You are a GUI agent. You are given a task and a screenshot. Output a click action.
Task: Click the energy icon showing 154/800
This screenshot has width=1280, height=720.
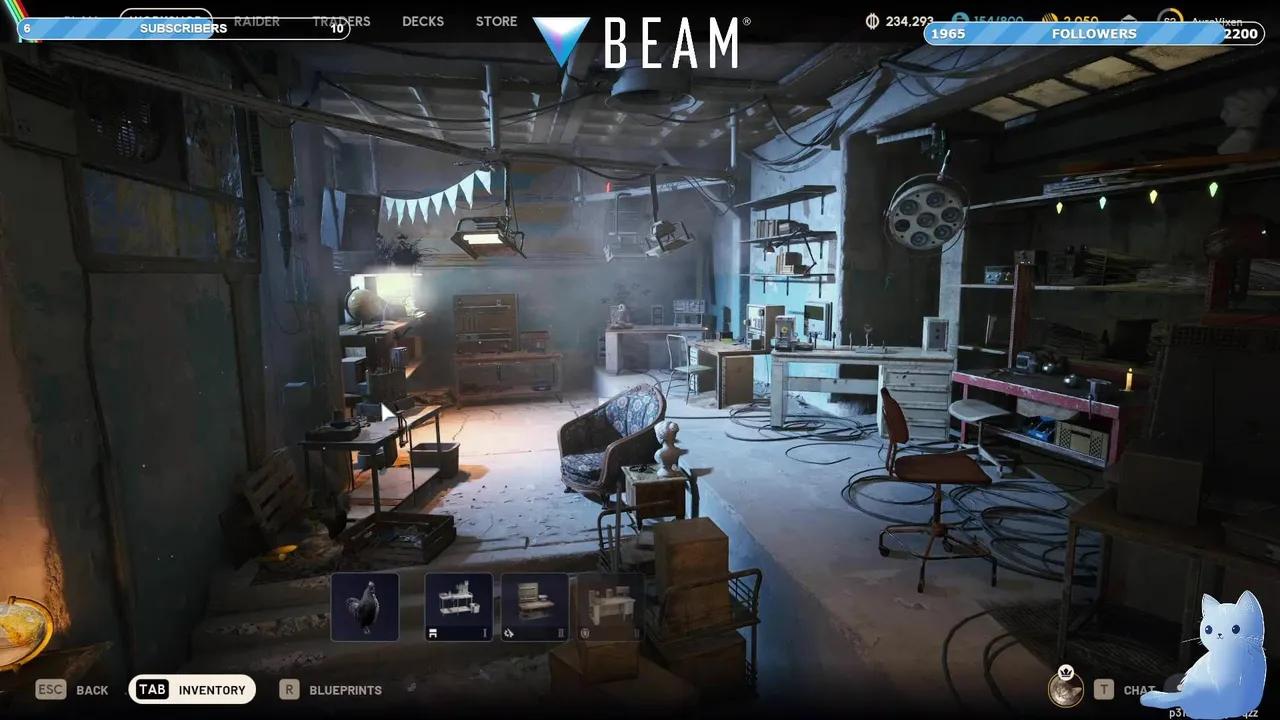pyautogui.click(x=958, y=19)
